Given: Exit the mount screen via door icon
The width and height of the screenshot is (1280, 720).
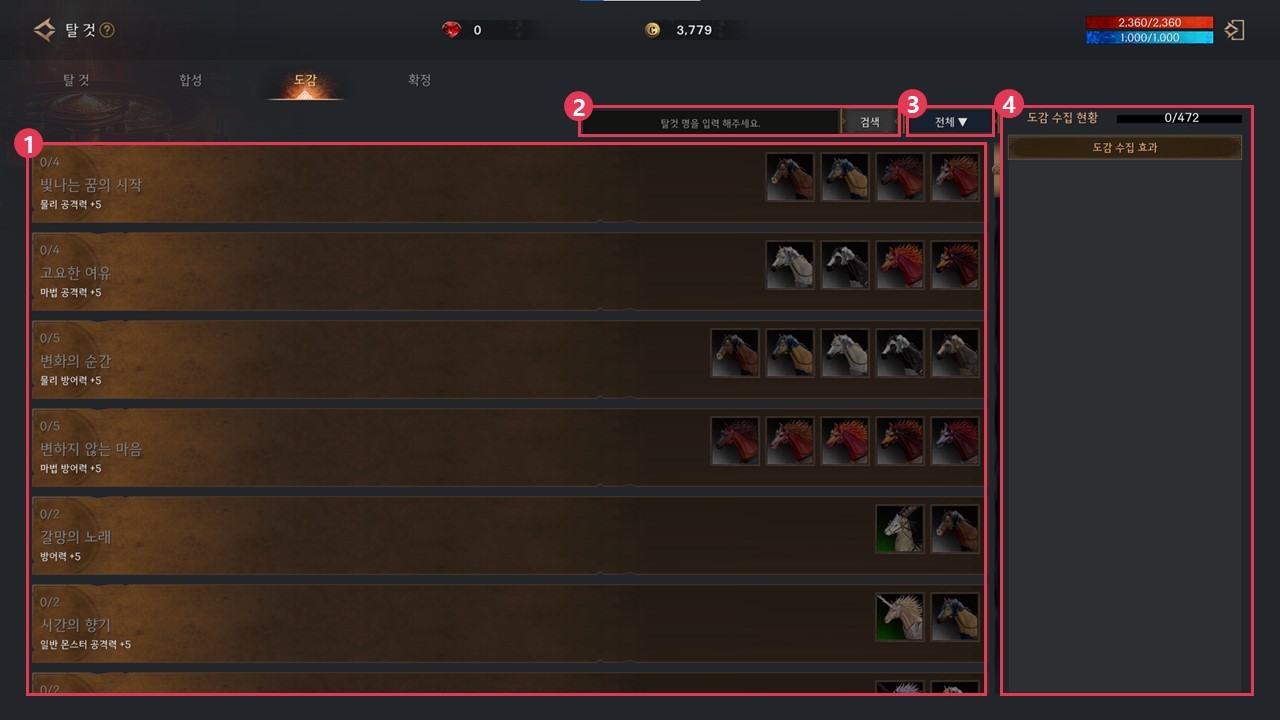Looking at the screenshot, I should click(x=1235, y=30).
